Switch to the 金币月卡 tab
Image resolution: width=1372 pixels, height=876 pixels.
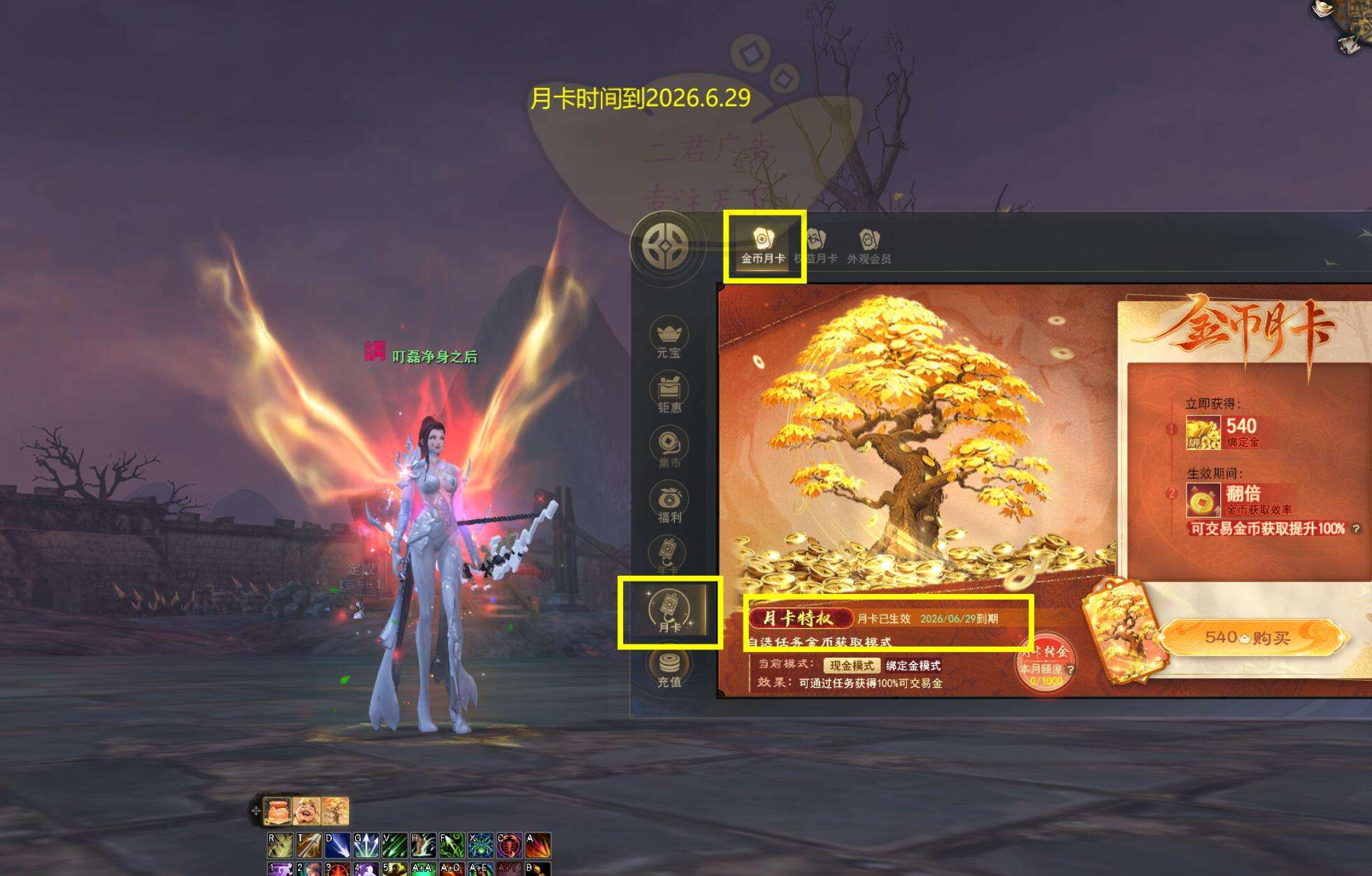pos(763,246)
